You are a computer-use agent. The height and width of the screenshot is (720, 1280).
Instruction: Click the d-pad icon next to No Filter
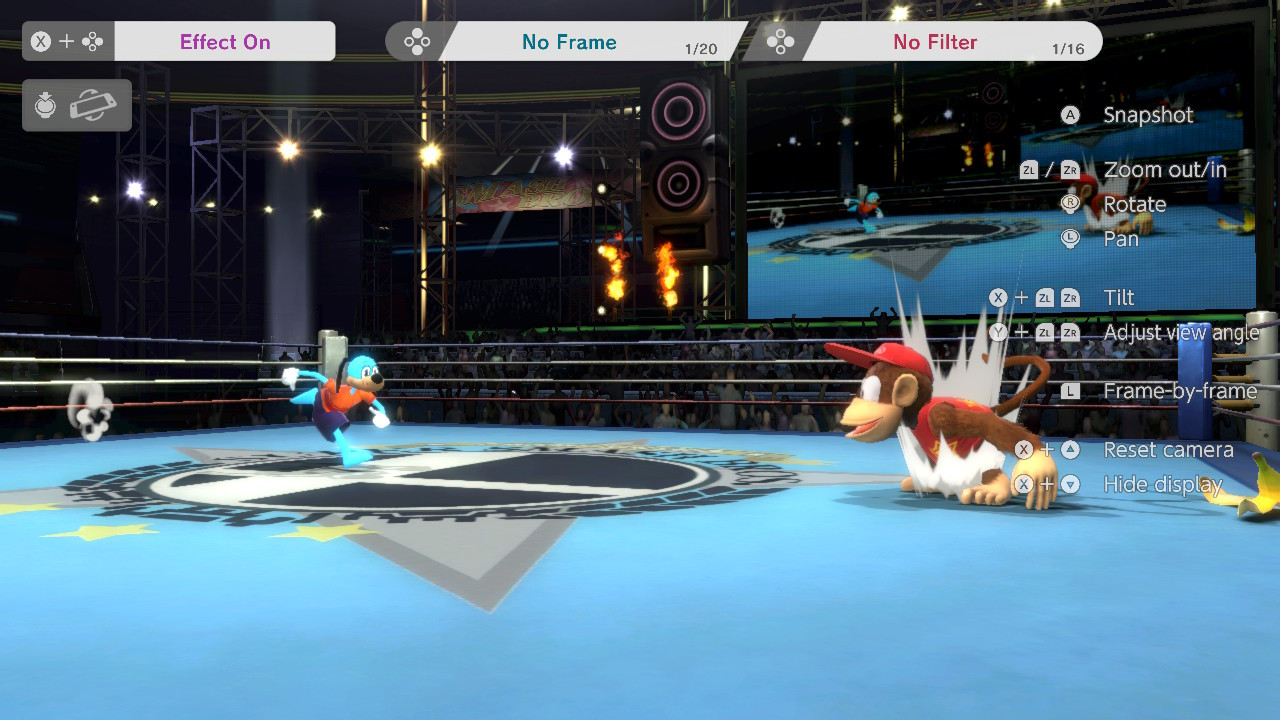pyautogui.click(x=781, y=41)
